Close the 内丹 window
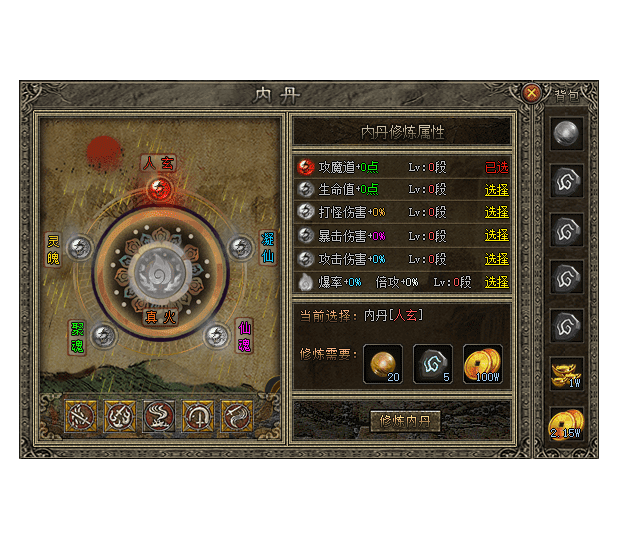 pos(532,92)
